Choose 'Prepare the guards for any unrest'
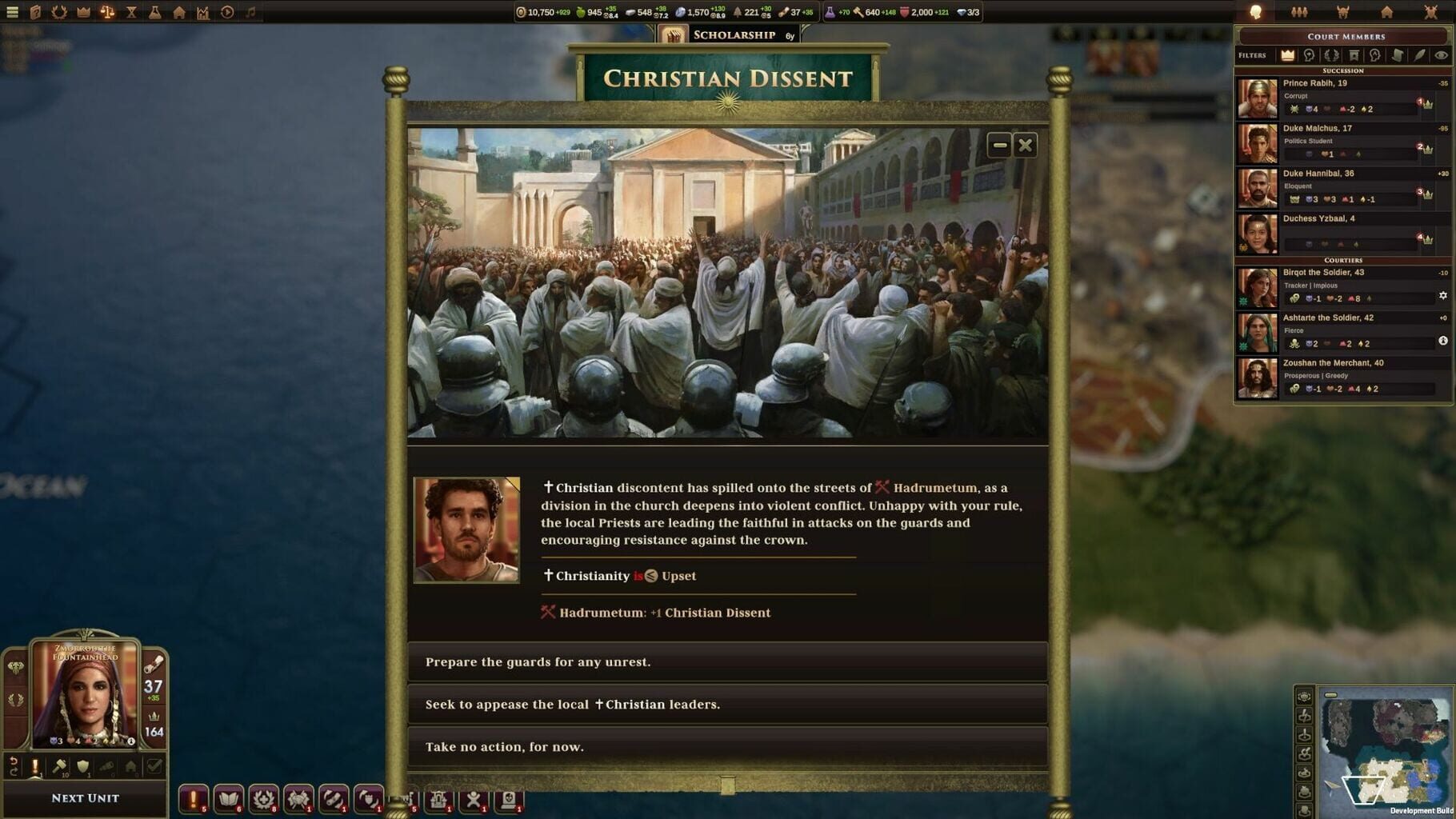 point(727,661)
